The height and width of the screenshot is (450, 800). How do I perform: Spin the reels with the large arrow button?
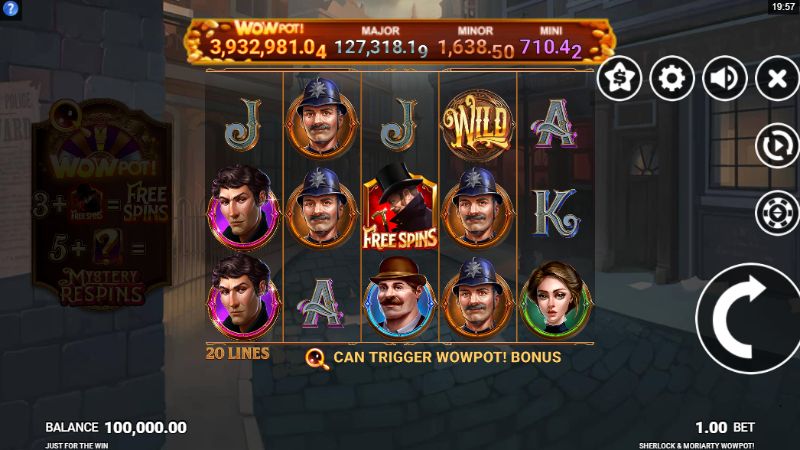click(750, 318)
